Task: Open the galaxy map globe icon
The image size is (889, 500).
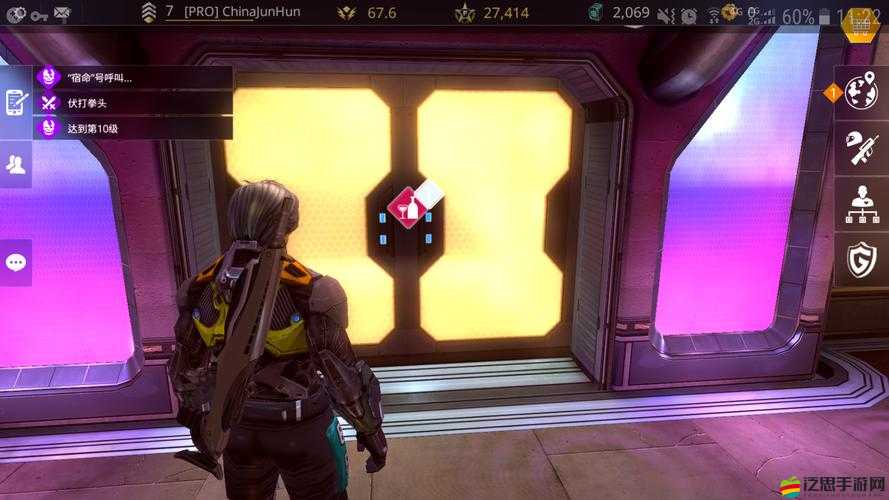Action: 860,92
